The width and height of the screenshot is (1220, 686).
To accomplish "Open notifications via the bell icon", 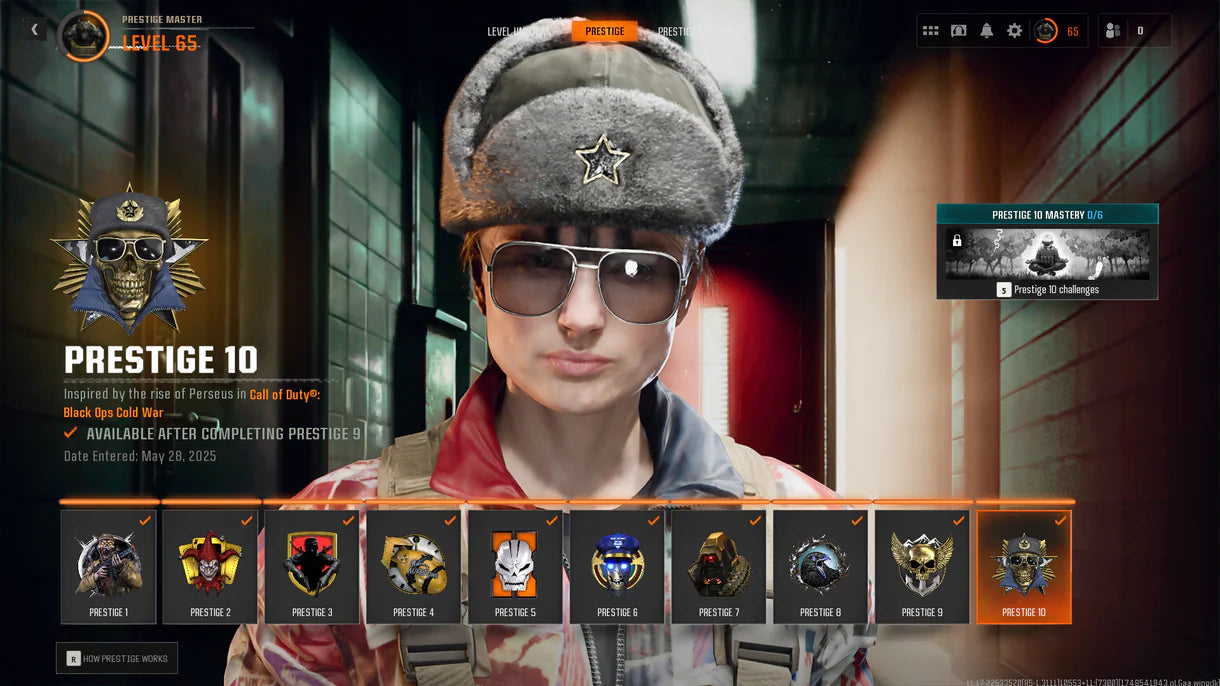I will (x=986, y=31).
